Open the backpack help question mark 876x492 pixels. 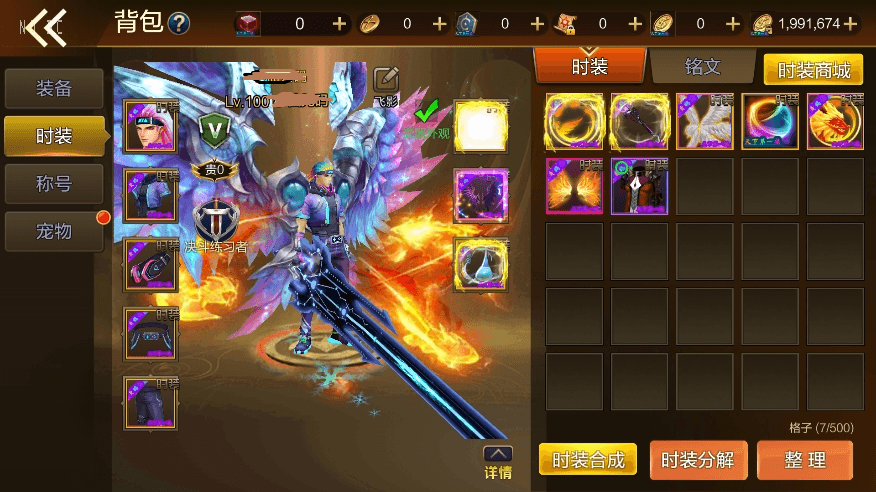click(179, 23)
